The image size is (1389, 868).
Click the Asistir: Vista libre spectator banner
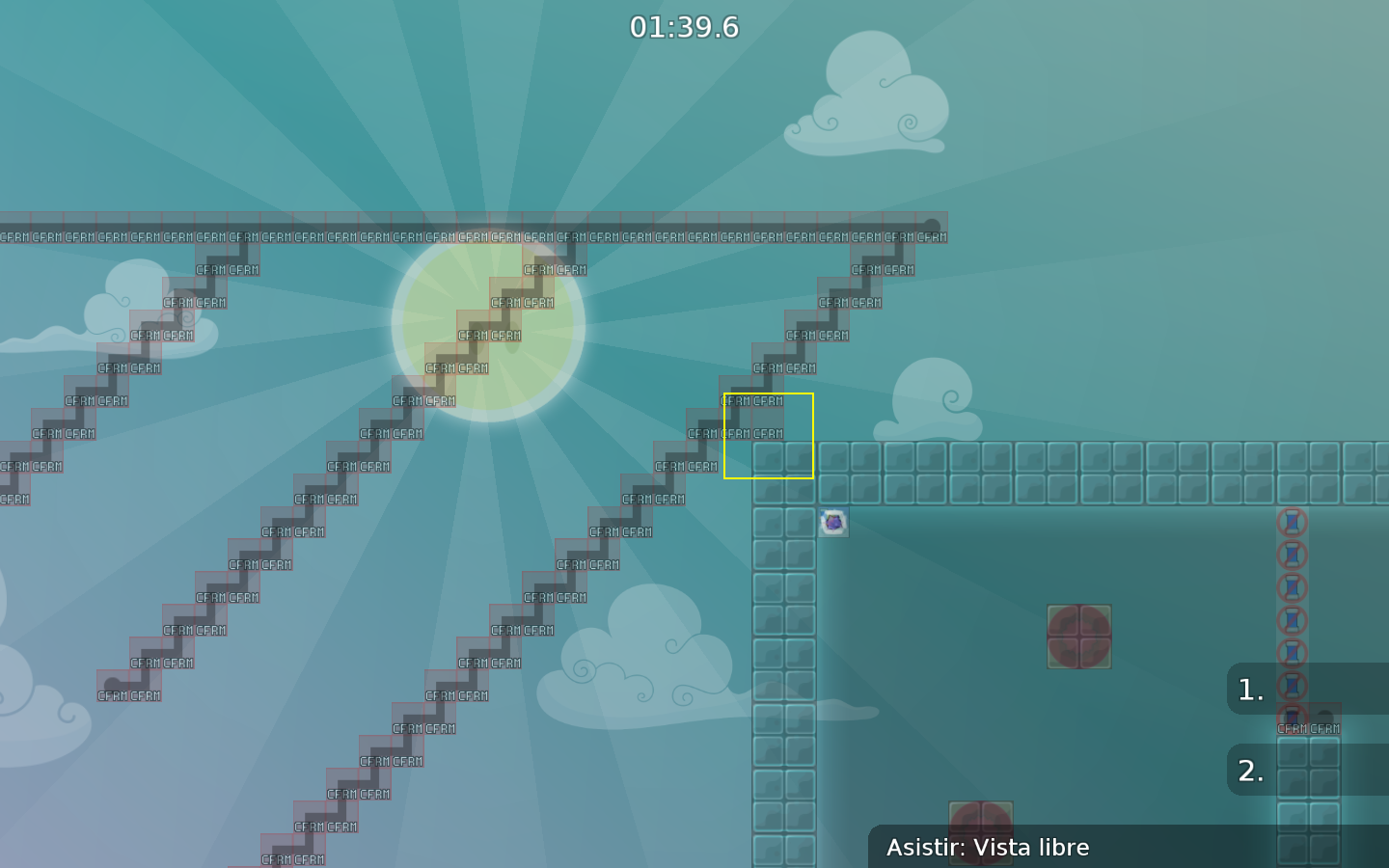coord(989,848)
